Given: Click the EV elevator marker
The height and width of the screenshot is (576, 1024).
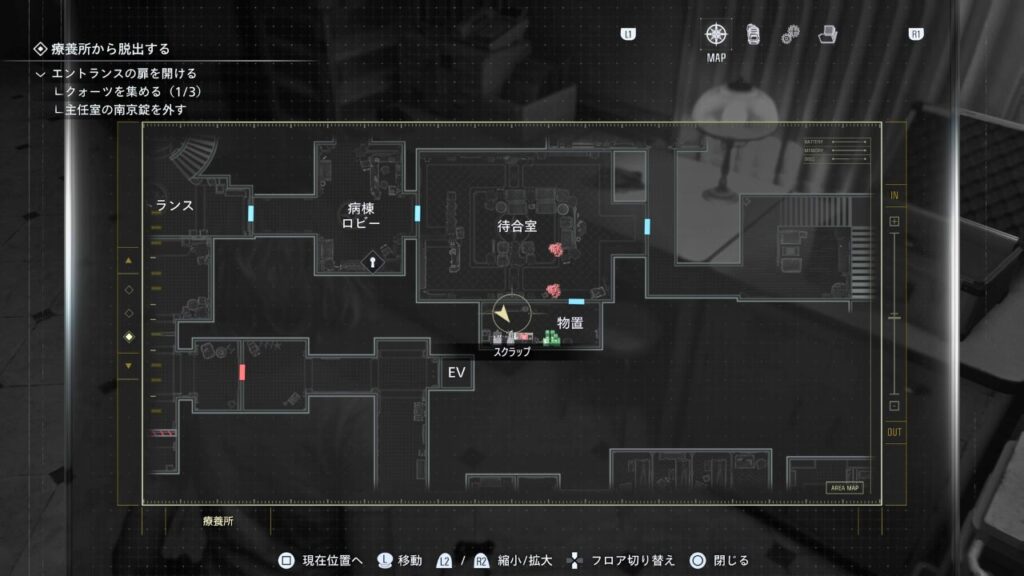Looking at the screenshot, I should [457, 372].
